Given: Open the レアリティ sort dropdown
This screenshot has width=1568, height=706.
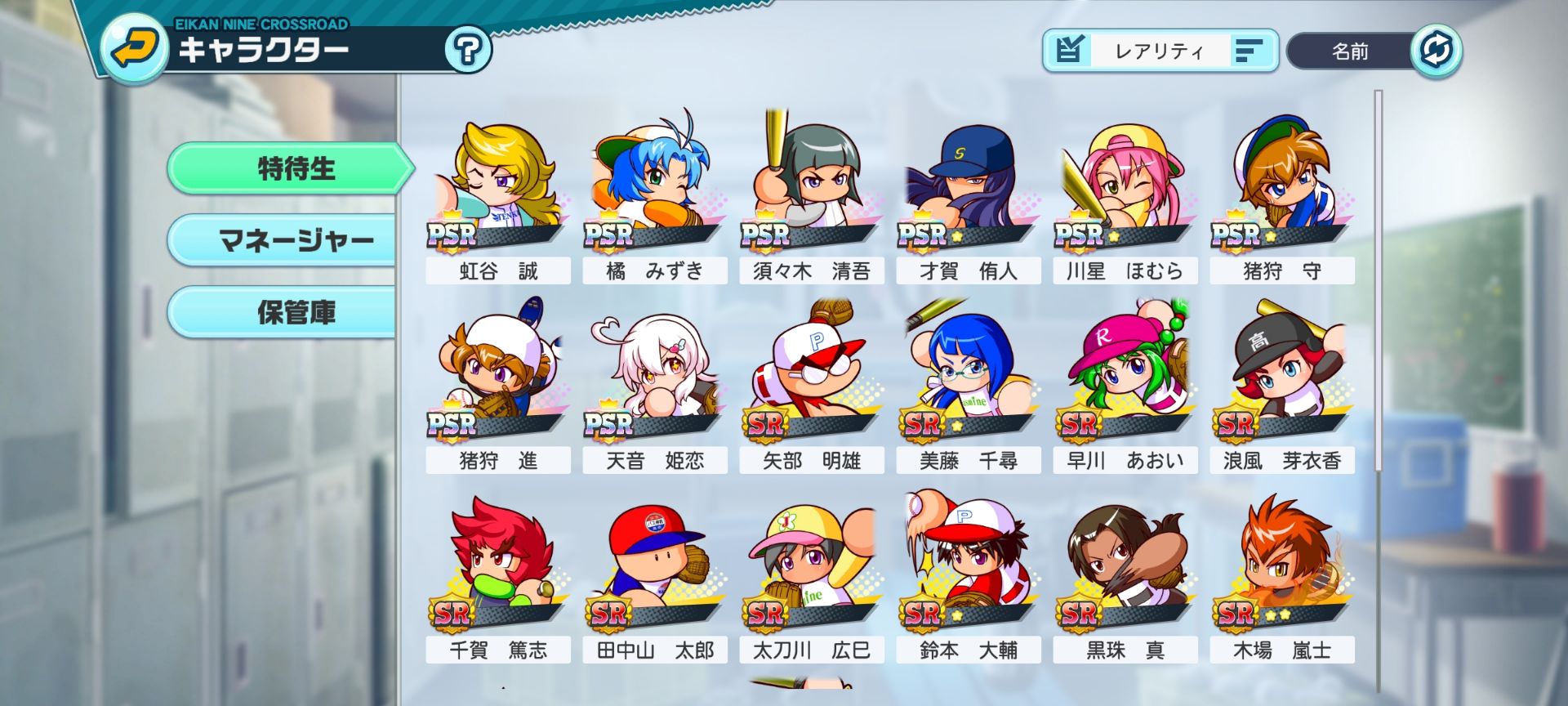Looking at the screenshot, I should pos(1160,50).
